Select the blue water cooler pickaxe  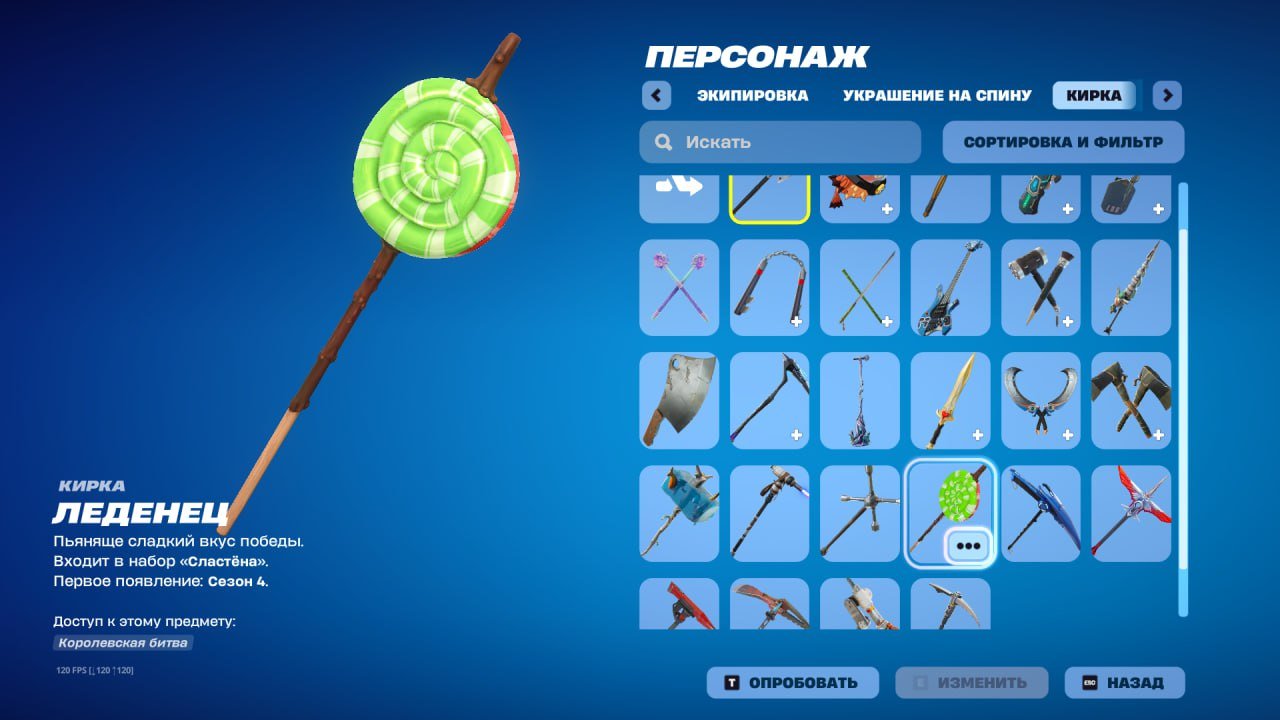coord(678,512)
